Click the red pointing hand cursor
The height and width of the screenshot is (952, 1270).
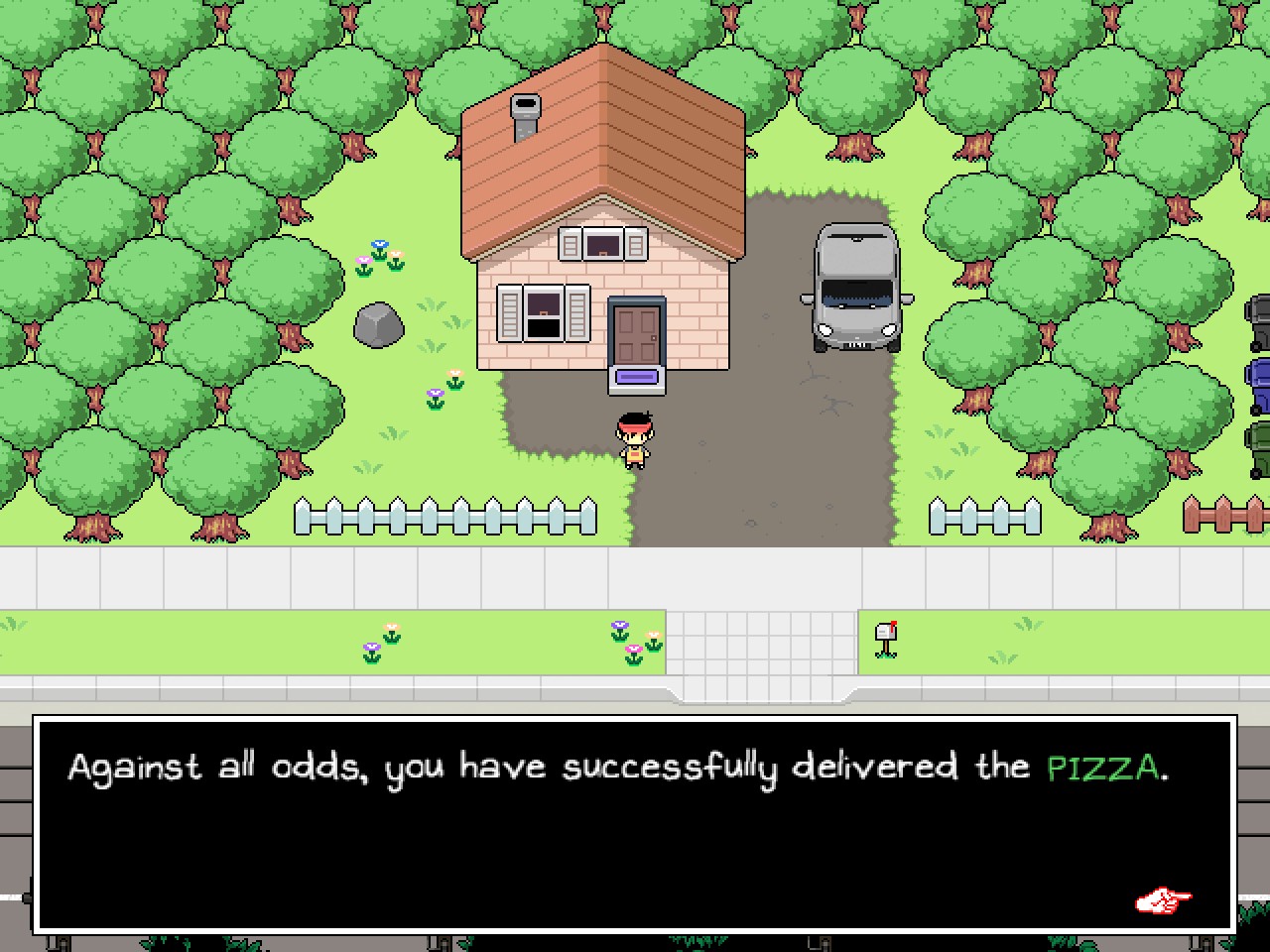pos(1164,900)
